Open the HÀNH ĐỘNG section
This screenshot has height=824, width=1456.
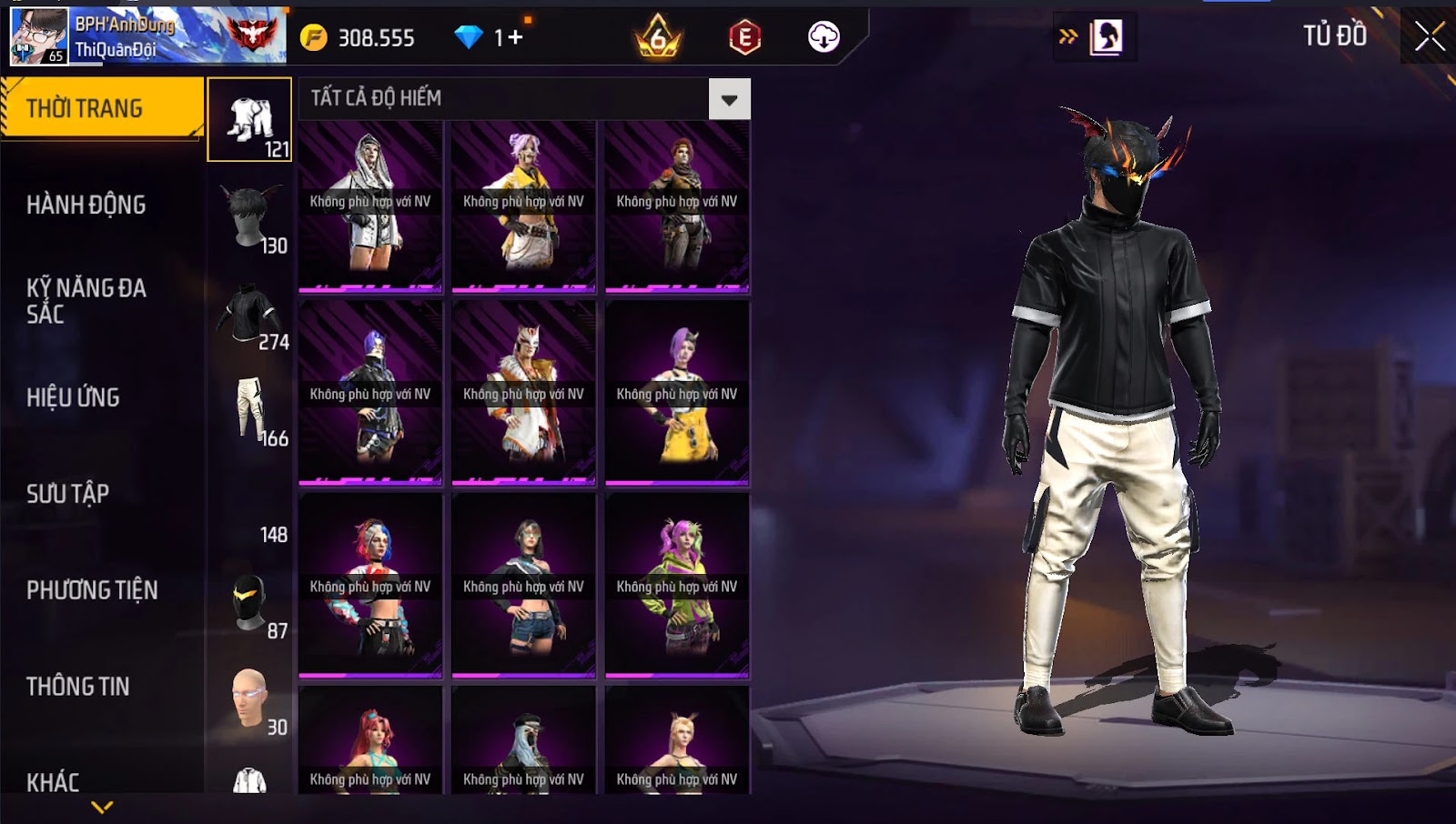click(x=86, y=205)
